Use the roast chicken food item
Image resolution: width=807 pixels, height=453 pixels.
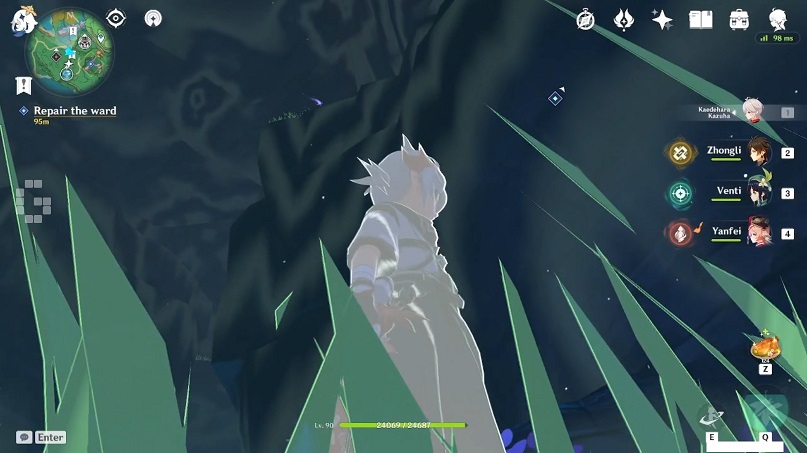coord(765,347)
